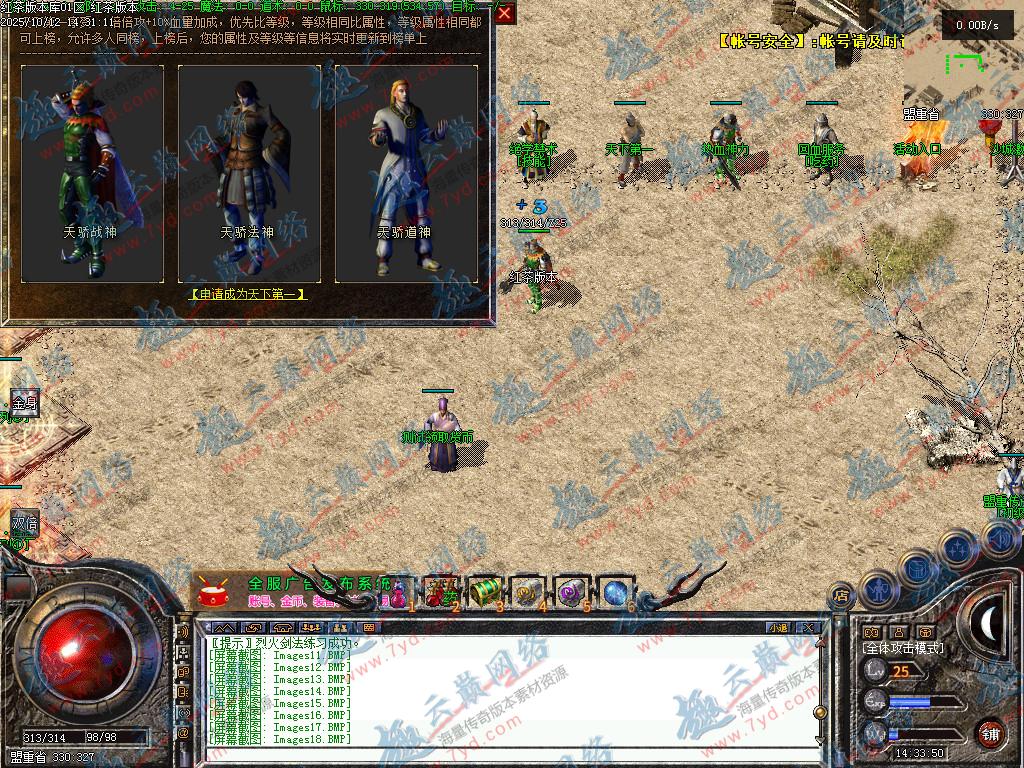Image resolution: width=1024 pixels, height=768 pixels.
Task: Use the gold-marked scroll in slot 4
Action: pos(528,592)
